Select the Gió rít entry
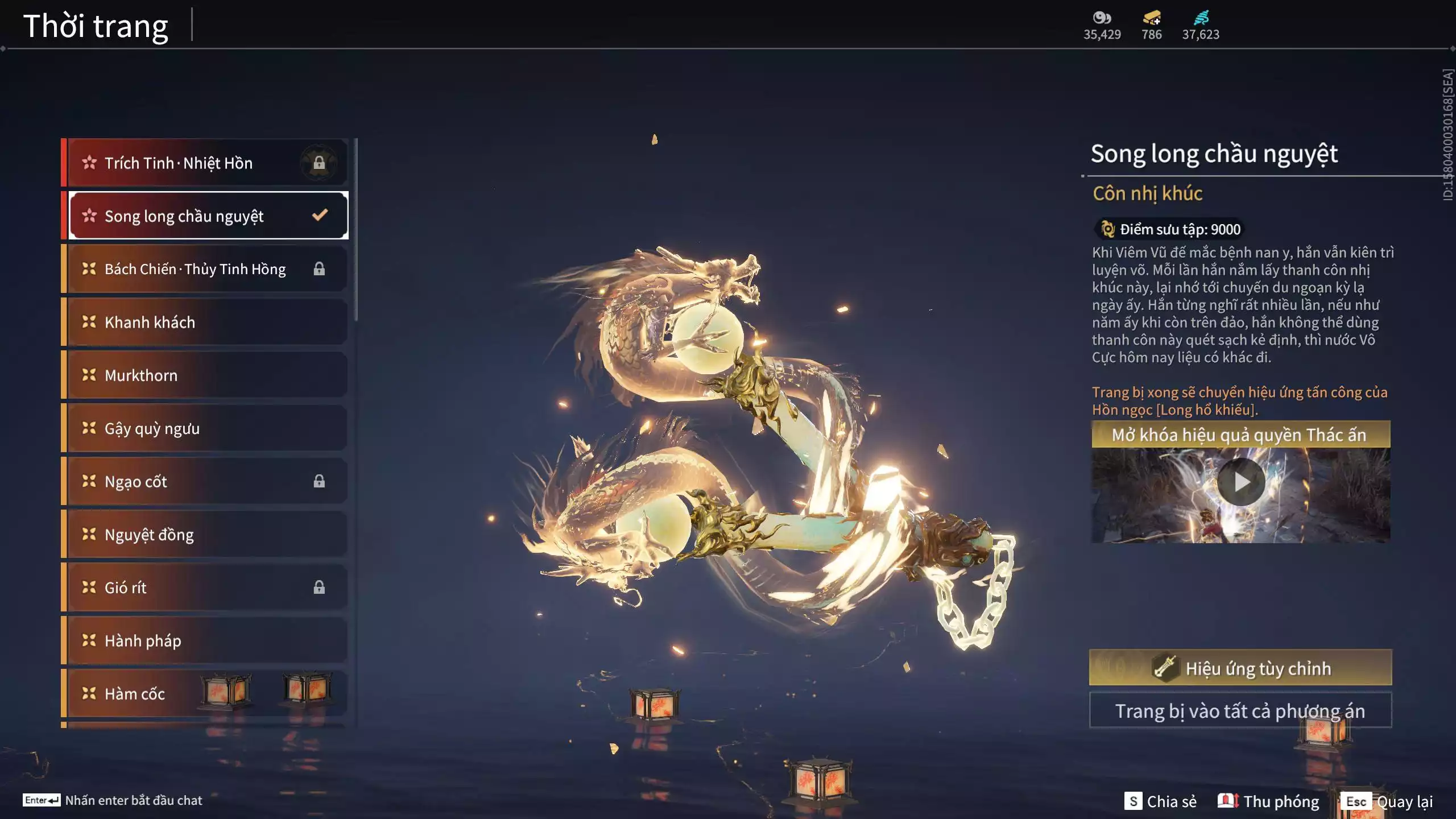This screenshot has width=1456, height=819. (x=205, y=588)
